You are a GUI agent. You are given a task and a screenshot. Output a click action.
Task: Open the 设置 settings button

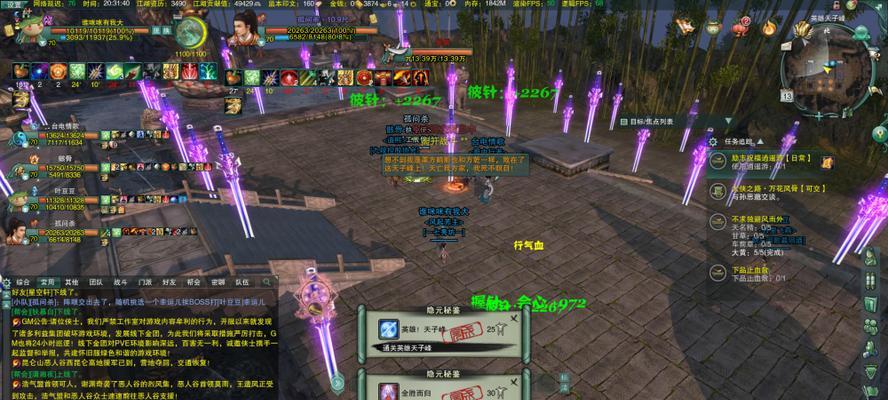pos(11,4)
